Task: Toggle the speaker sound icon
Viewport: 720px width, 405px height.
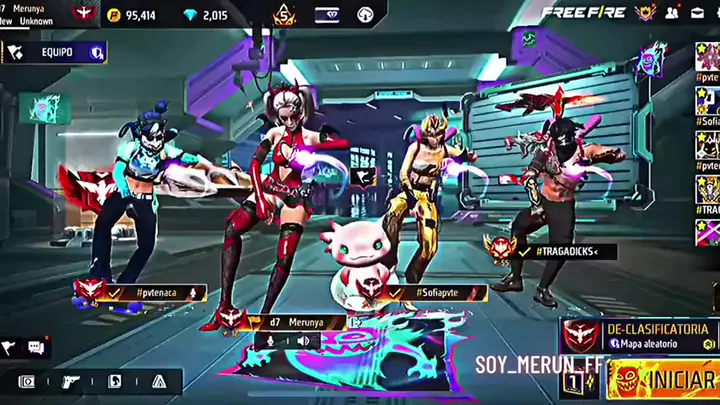Action: (x=302, y=341)
